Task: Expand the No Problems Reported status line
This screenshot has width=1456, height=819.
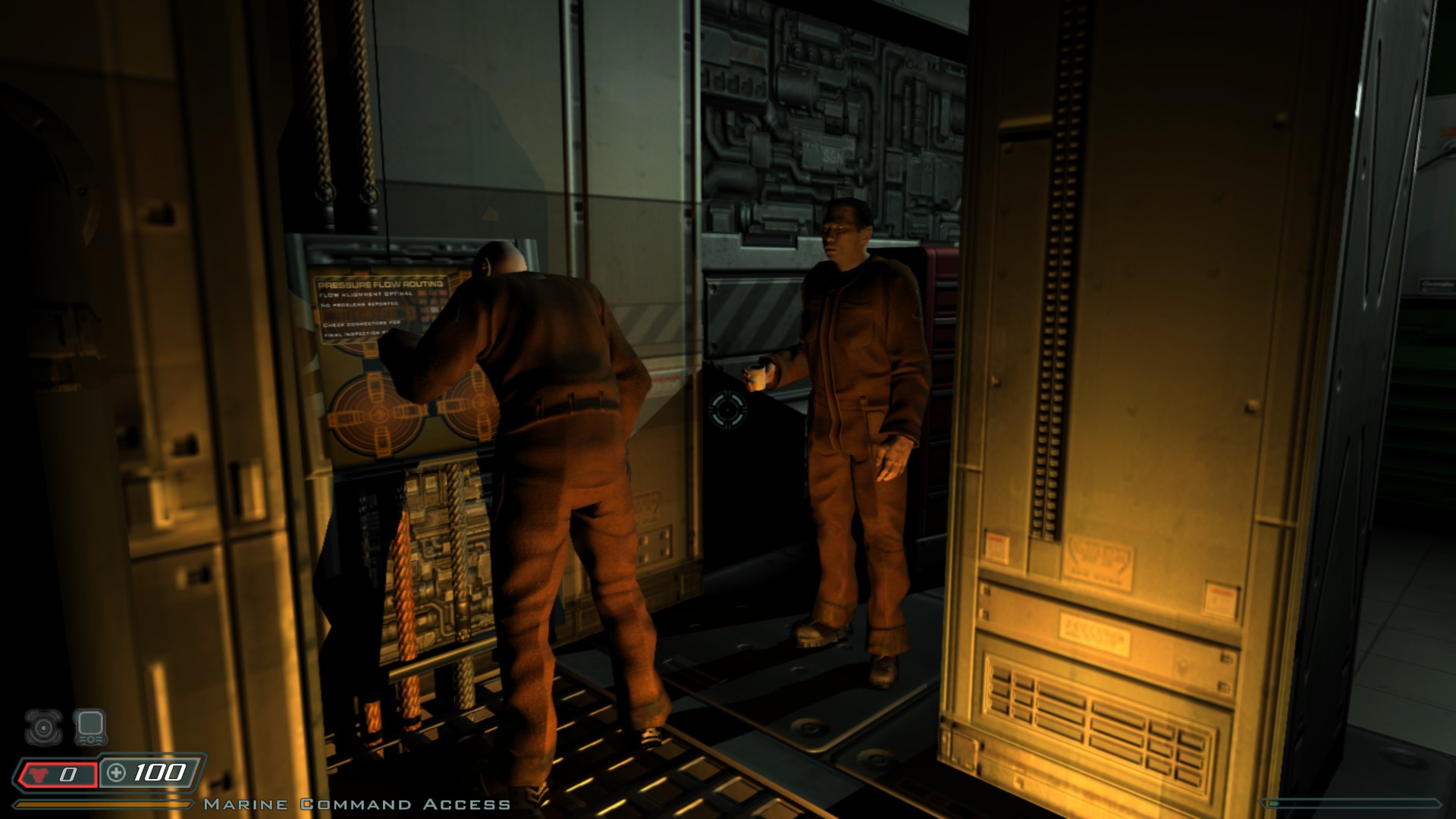Action: point(360,304)
